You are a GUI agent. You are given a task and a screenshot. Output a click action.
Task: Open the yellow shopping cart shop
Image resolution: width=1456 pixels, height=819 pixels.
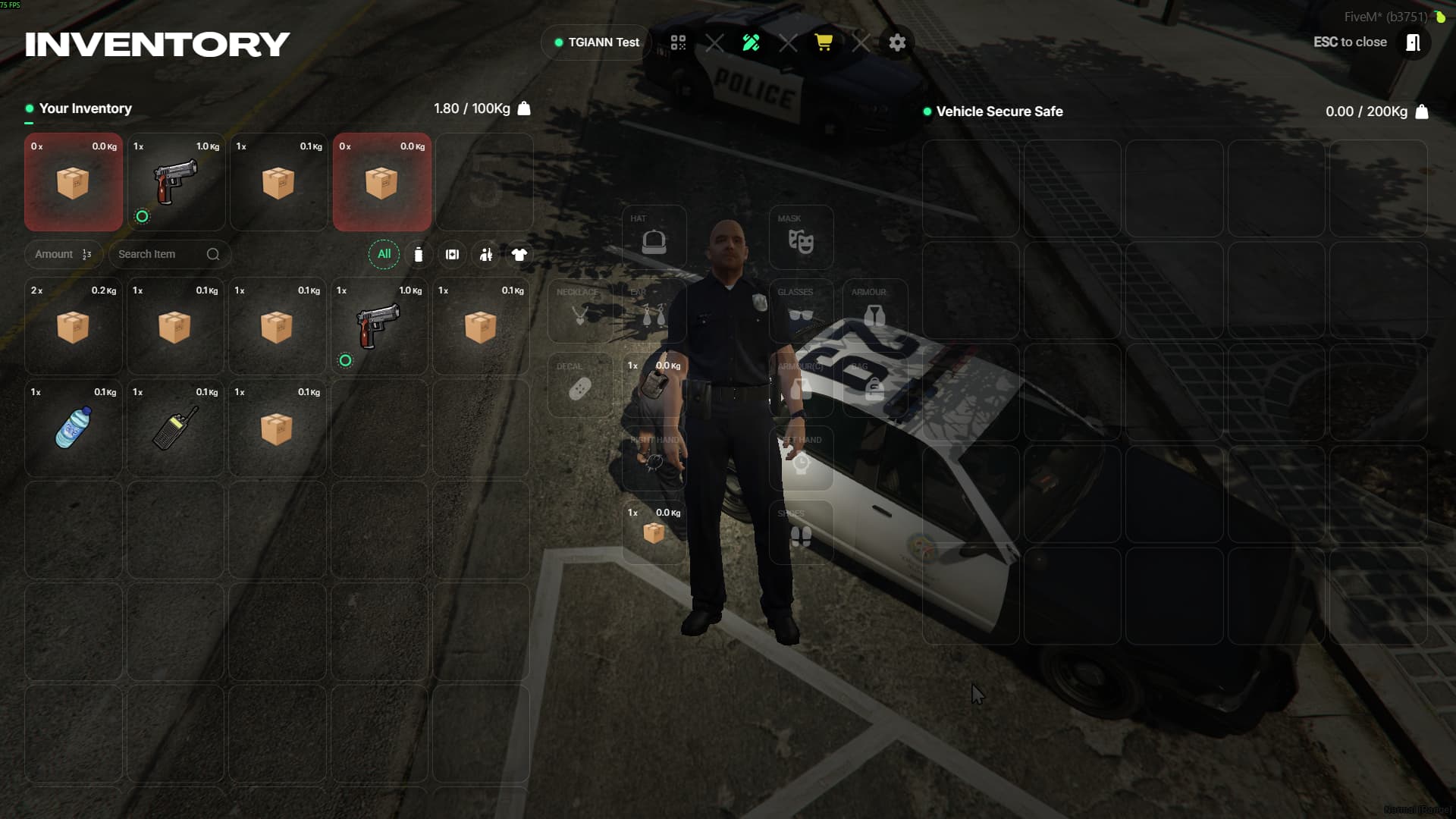(x=824, y=42)
